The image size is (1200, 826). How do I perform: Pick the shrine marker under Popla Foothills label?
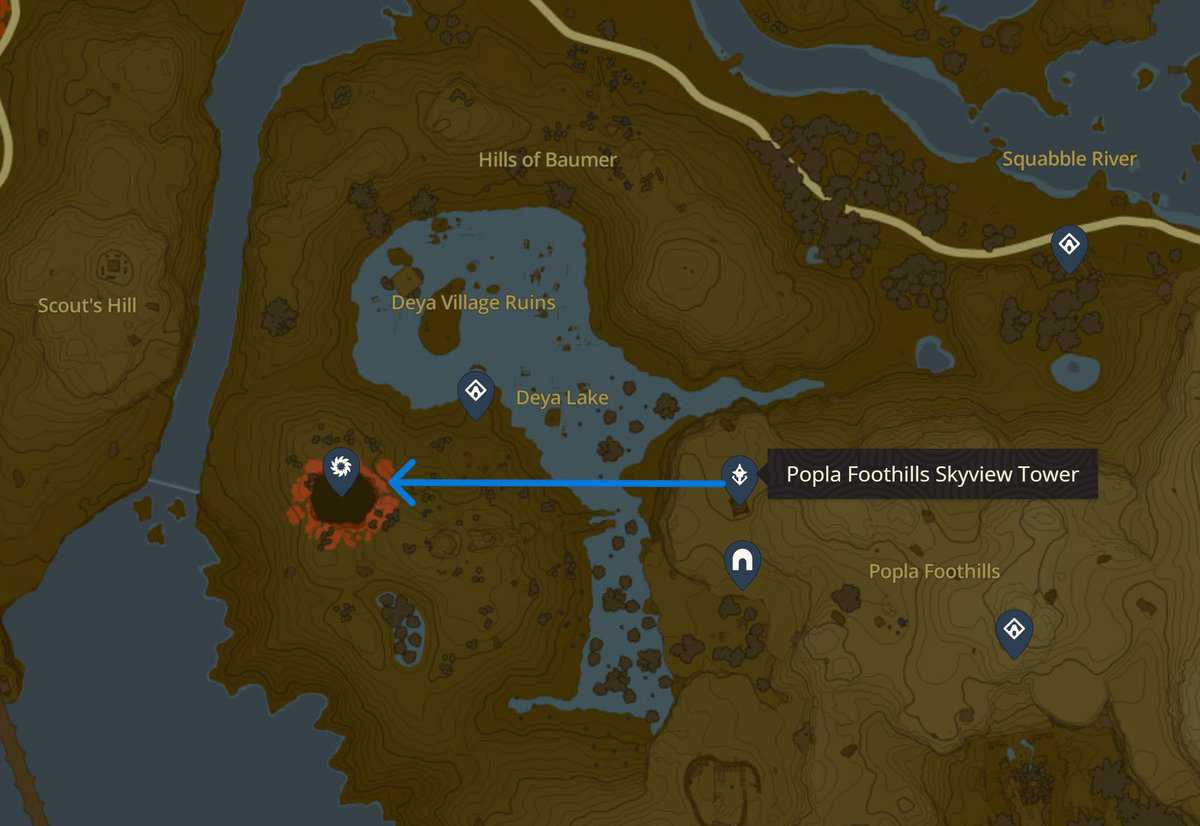click(1014, 630)
